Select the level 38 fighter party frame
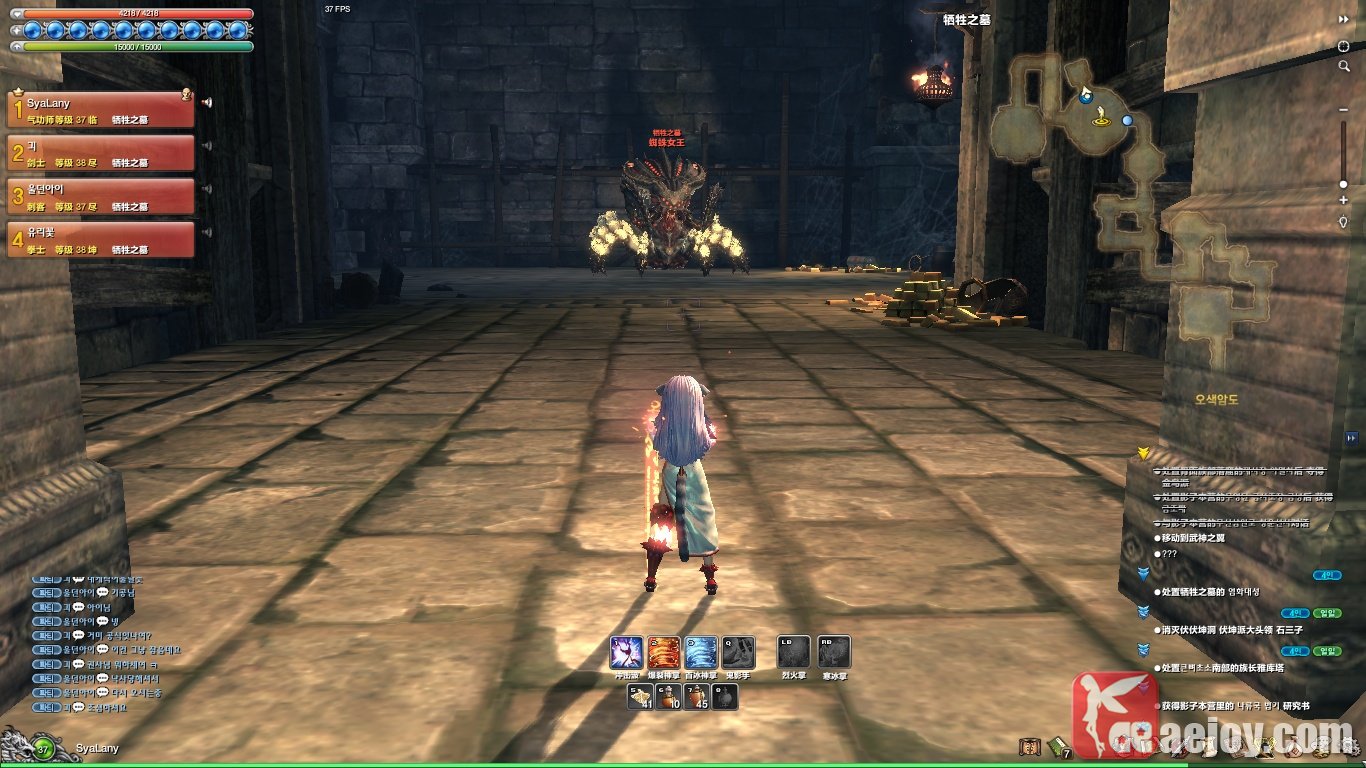This screenshot has height=768, width=1366. point(100,240)
